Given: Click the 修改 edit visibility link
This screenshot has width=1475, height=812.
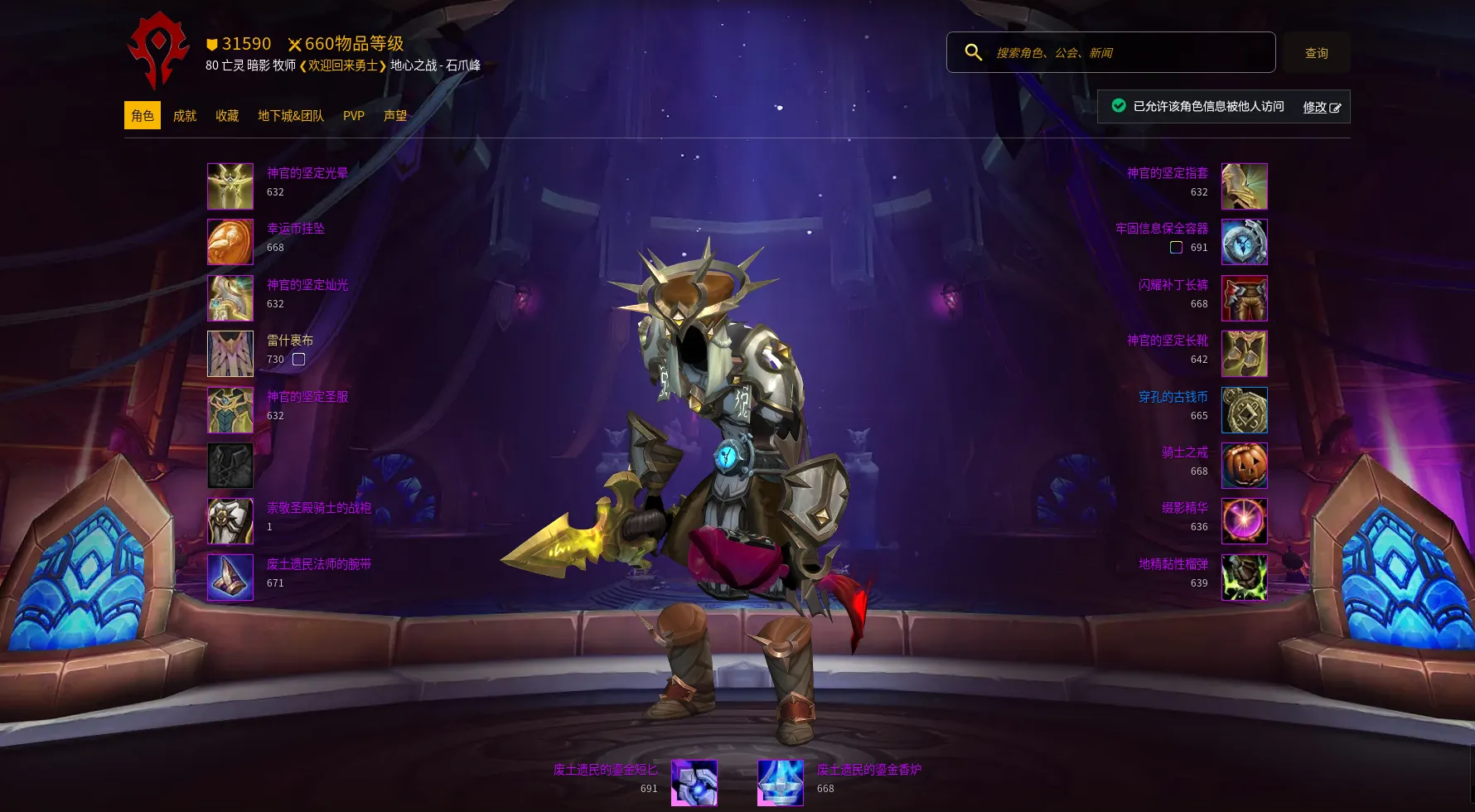Looking at the screenshot, I should tap(1321, 108).
